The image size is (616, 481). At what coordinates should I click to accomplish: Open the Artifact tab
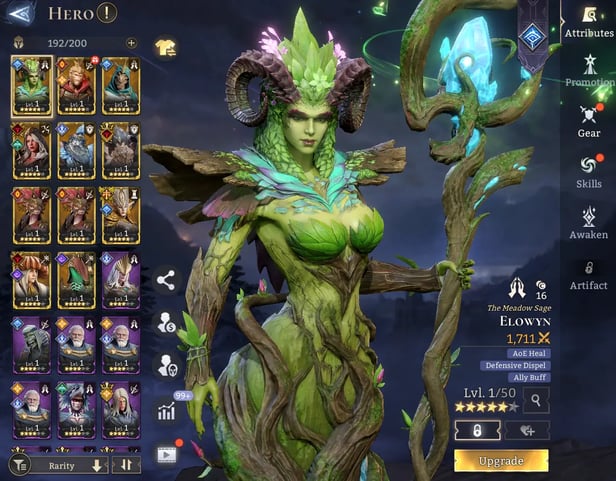click(589, 273)
